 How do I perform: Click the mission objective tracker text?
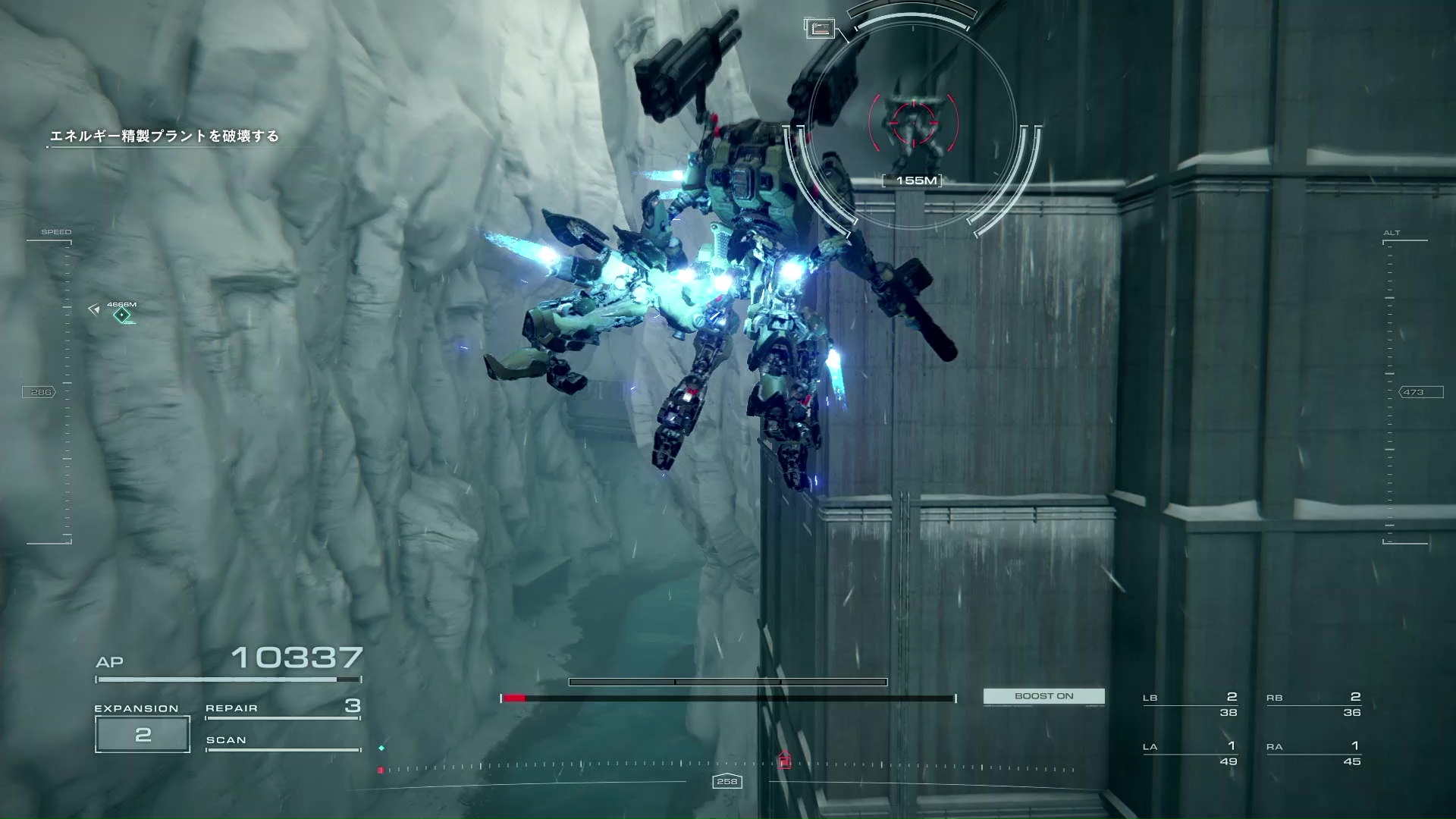(164, 136)
